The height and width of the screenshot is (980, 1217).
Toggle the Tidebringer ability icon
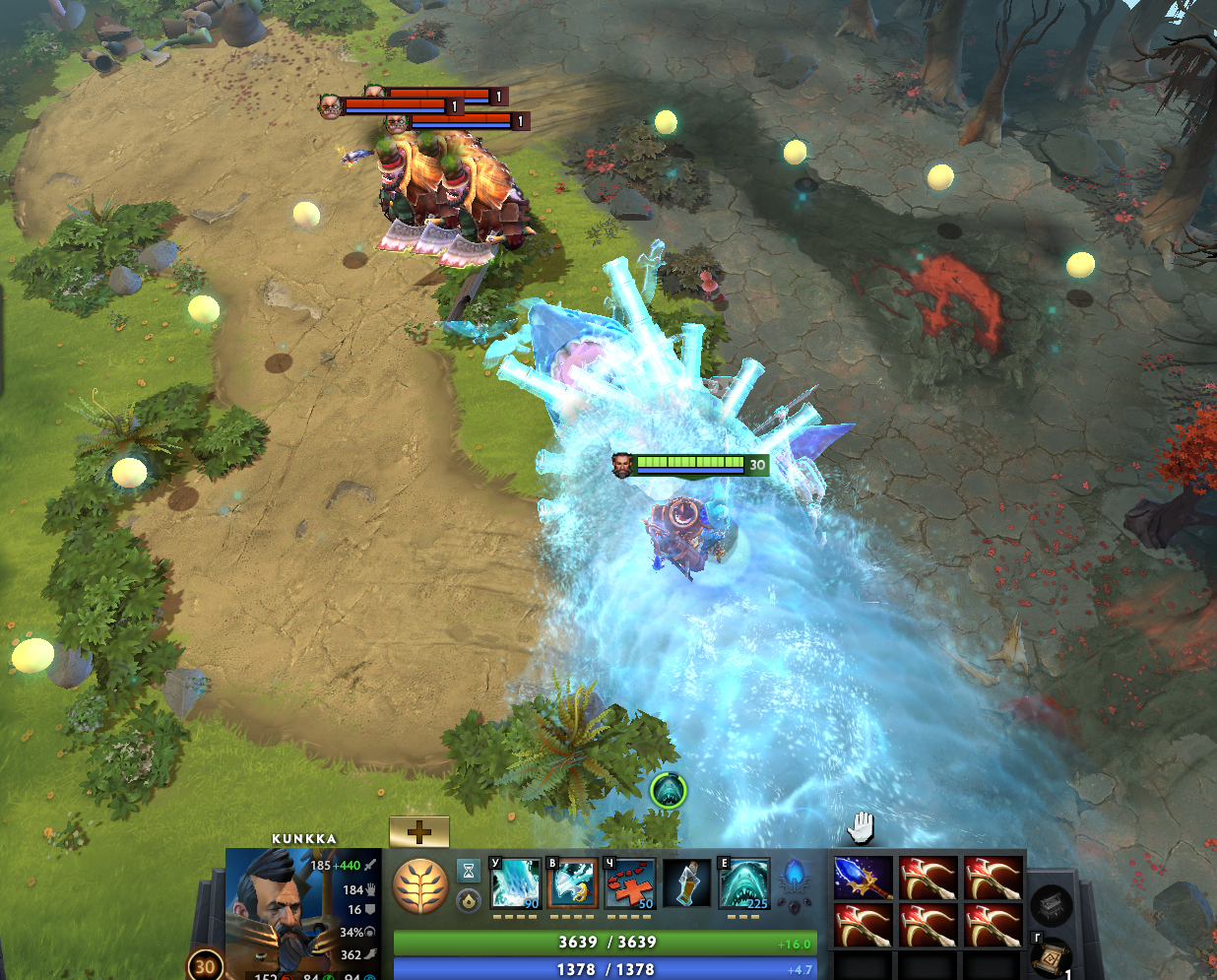(x=572, y=883)
